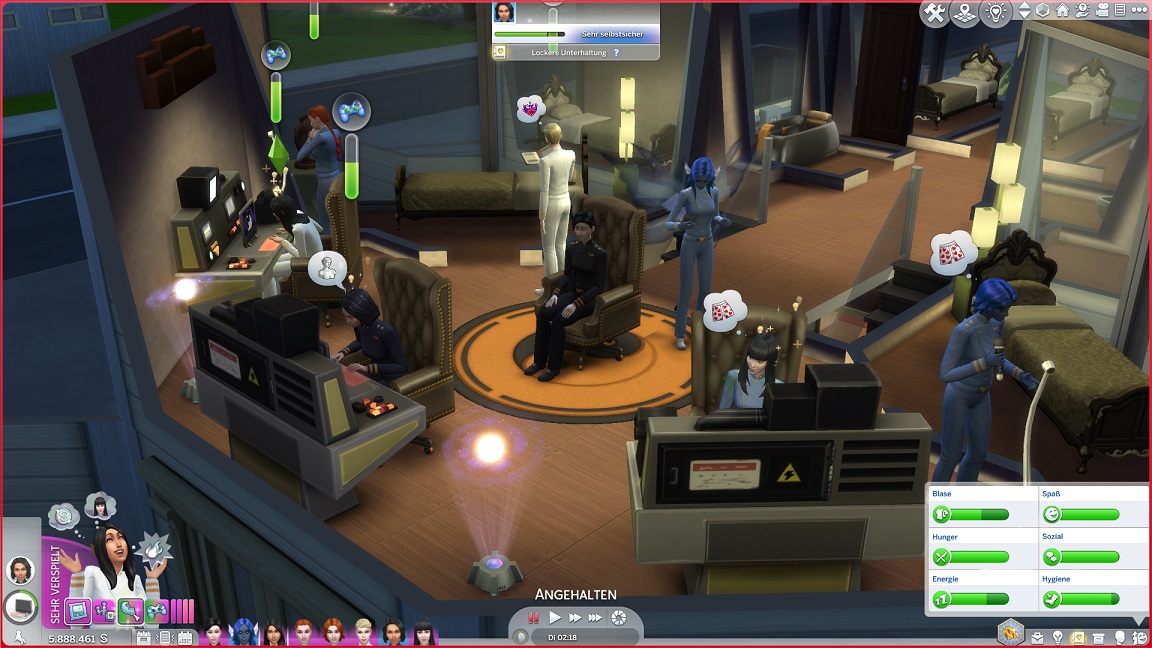
Task: Click the house icon in the top bar
Action: click(x=1062, y=11)
